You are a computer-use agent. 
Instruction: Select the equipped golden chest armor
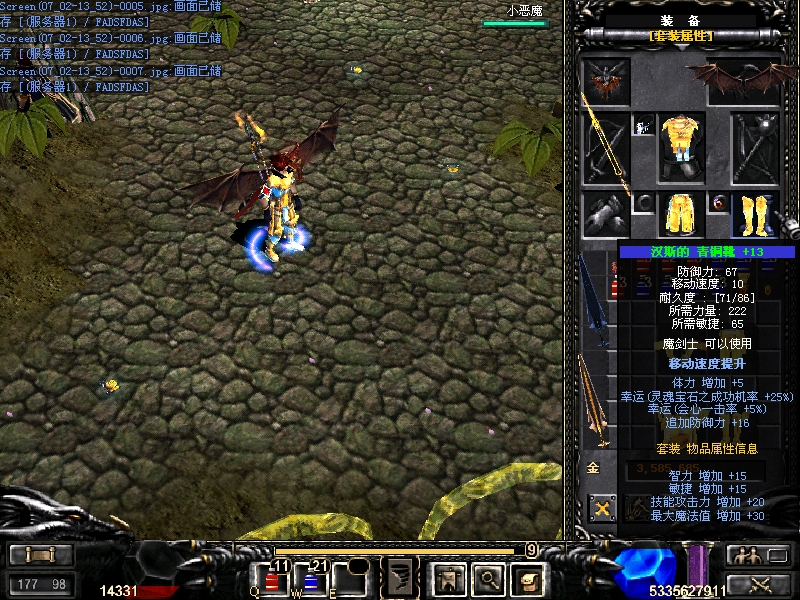point(681,147)
